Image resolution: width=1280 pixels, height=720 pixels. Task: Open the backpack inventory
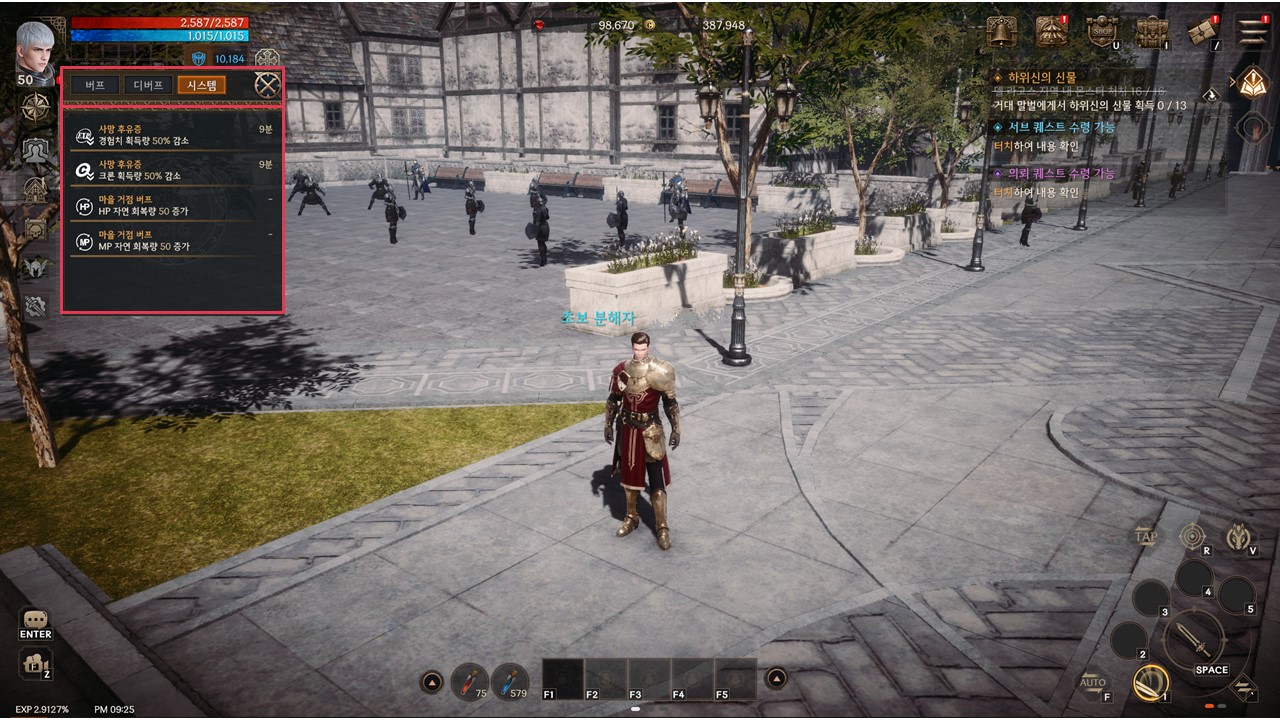[1152, 32]
